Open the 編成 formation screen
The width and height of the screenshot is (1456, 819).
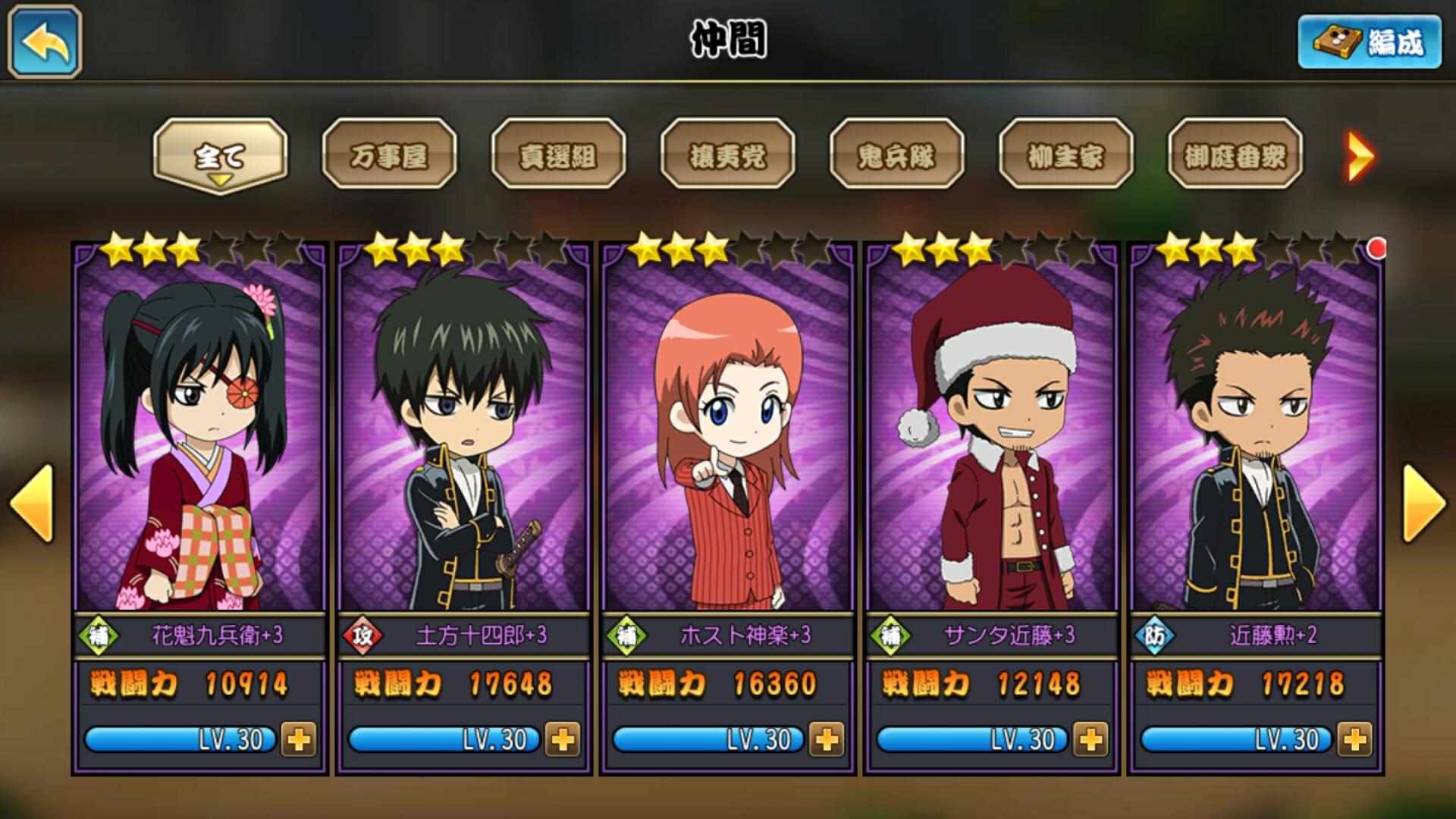point(1370,42)
